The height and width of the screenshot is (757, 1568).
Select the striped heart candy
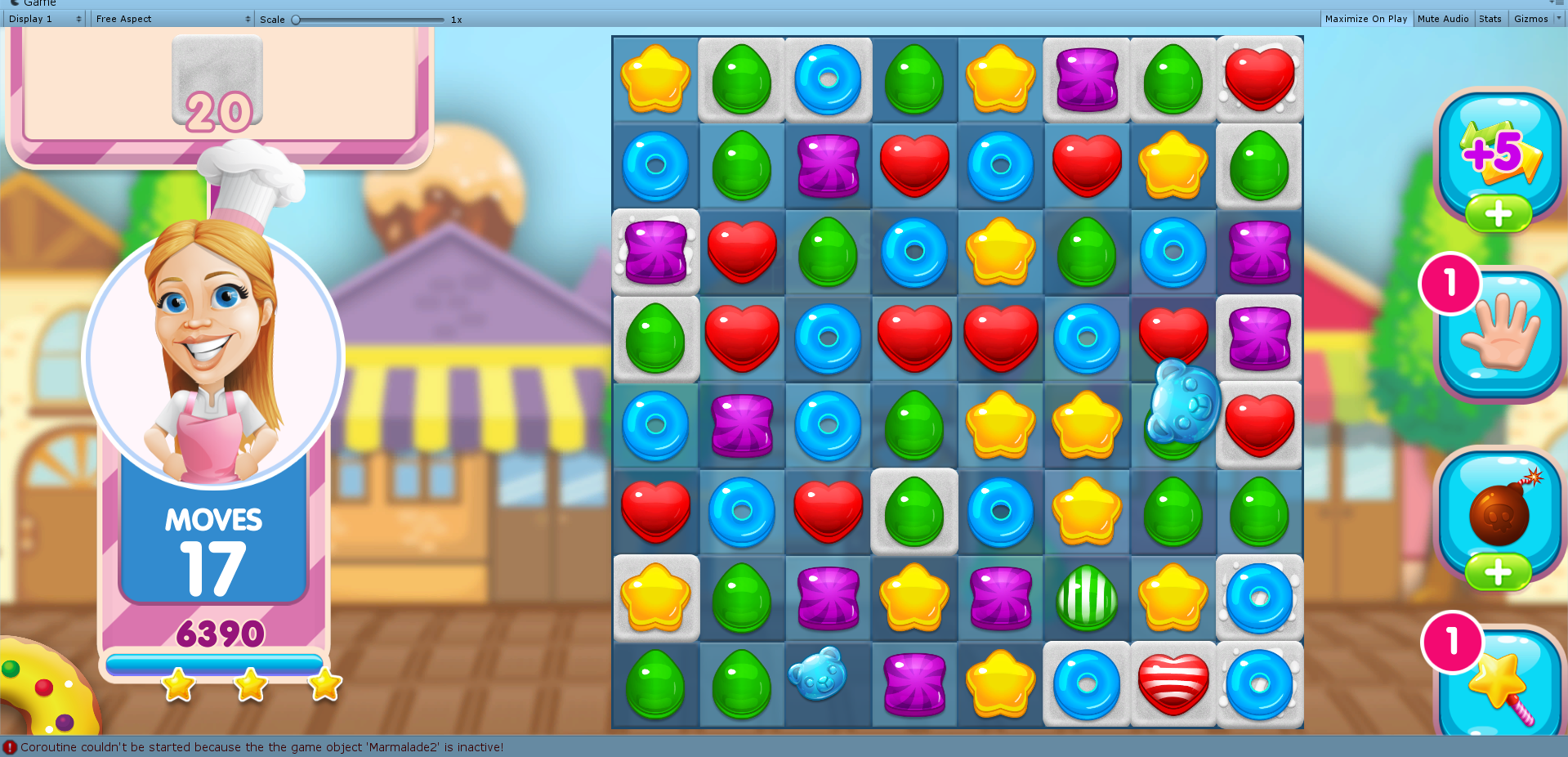coord(1173,687)
